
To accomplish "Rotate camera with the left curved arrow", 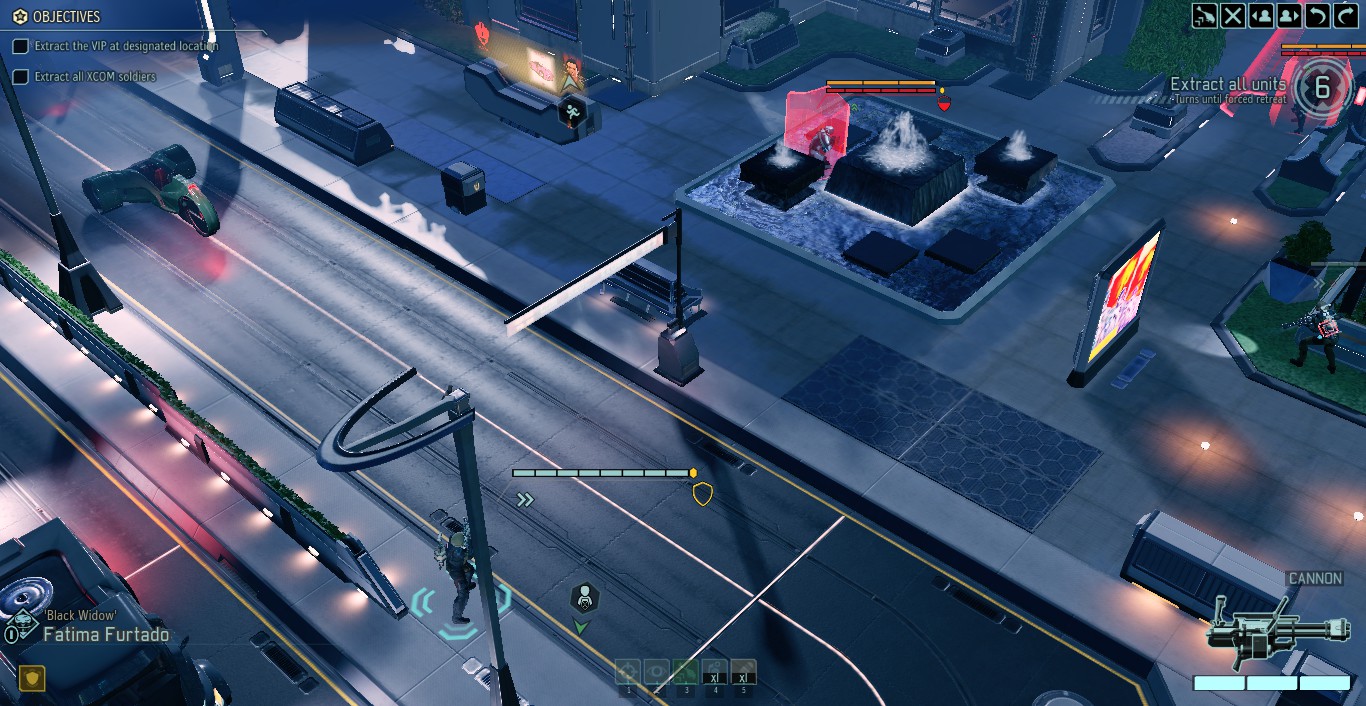I will pyautogui.click(x=1318, y=15).
